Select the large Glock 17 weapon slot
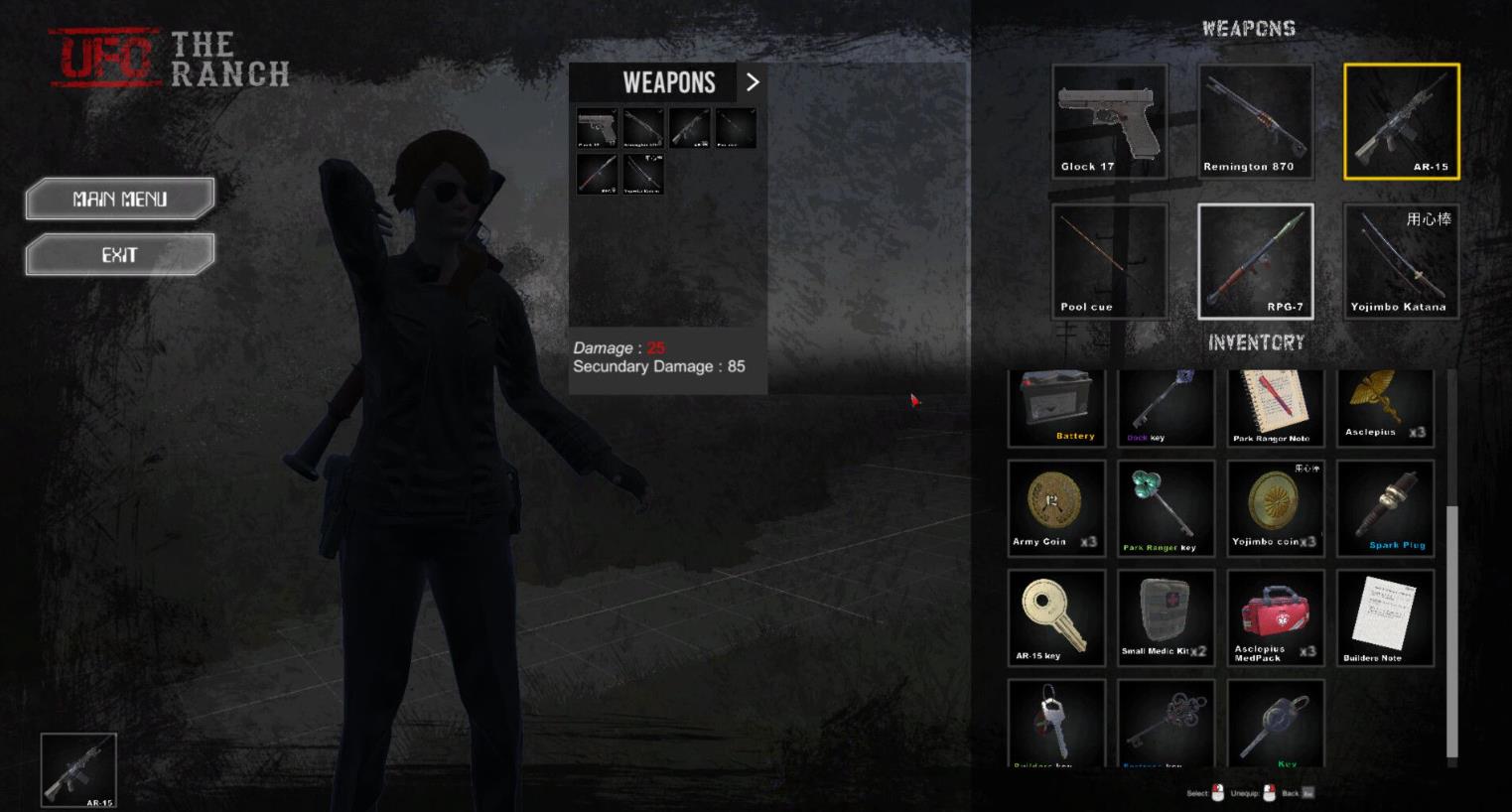 [1109, 121]
